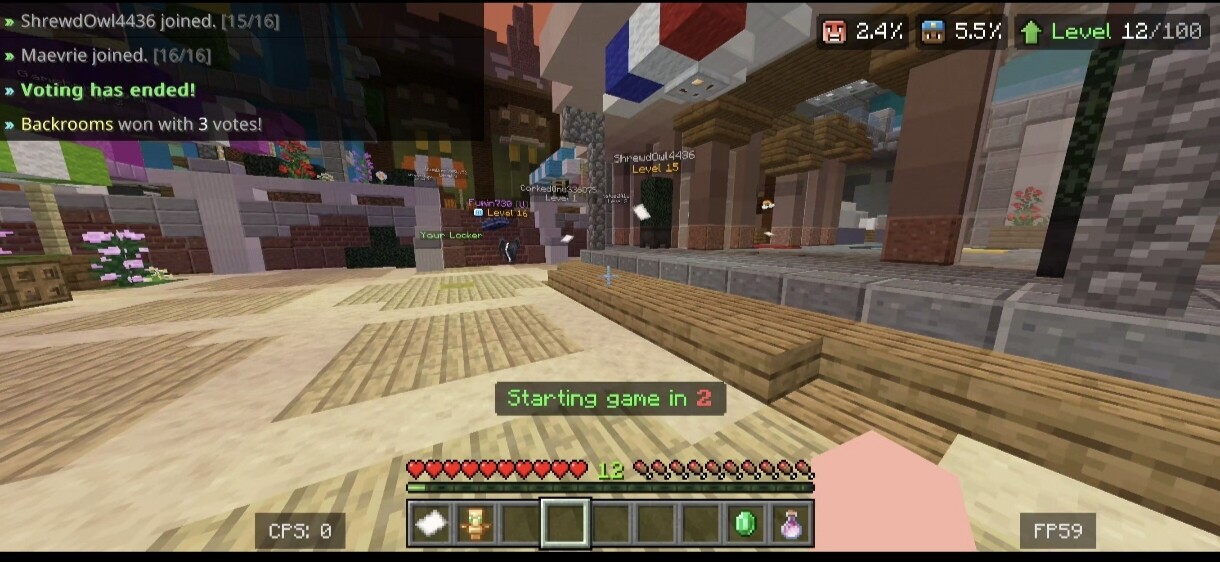Select the emerald hotbar slot
This screenshot has width=1220, height=562.
pyautogui.click(x=747, y=524)
